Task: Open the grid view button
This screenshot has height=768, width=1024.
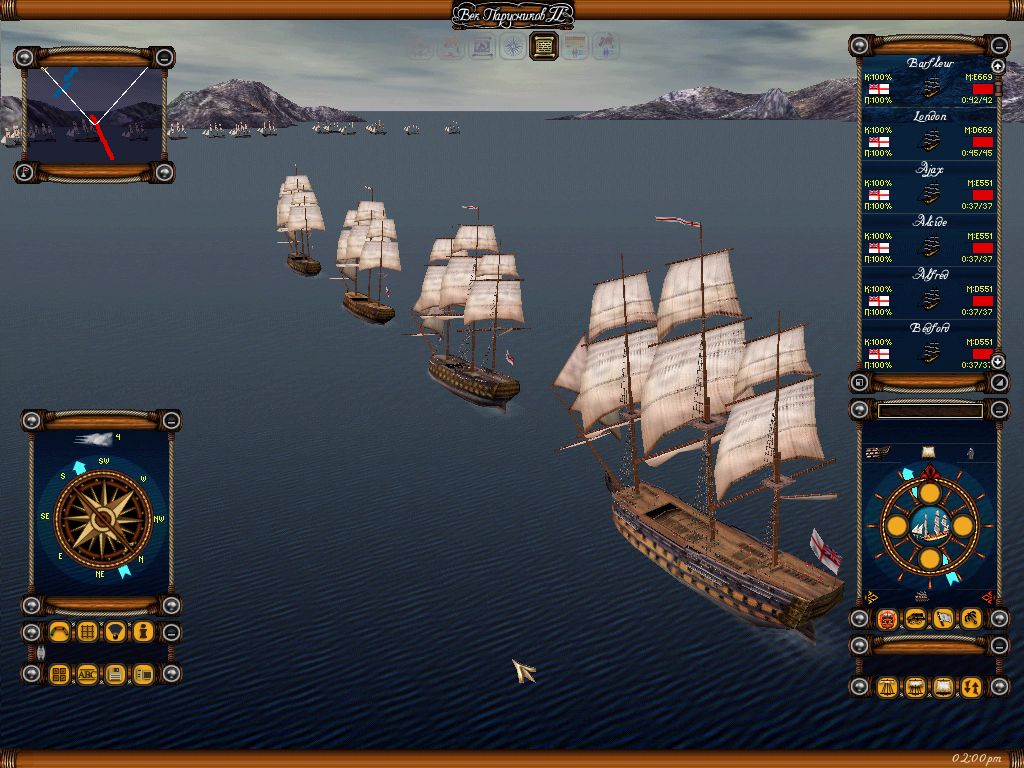Action: click(88, 632)
